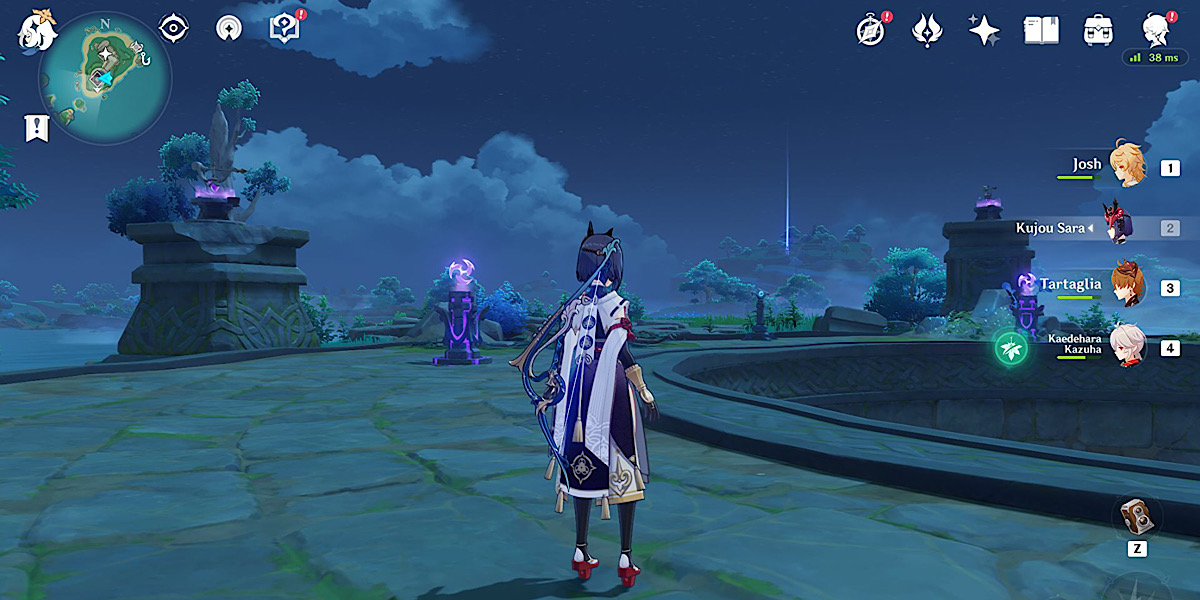Switch to Kaedehara Kazuha
The width and height of the screenshot is (1200, 600).
pos(1128,347)
